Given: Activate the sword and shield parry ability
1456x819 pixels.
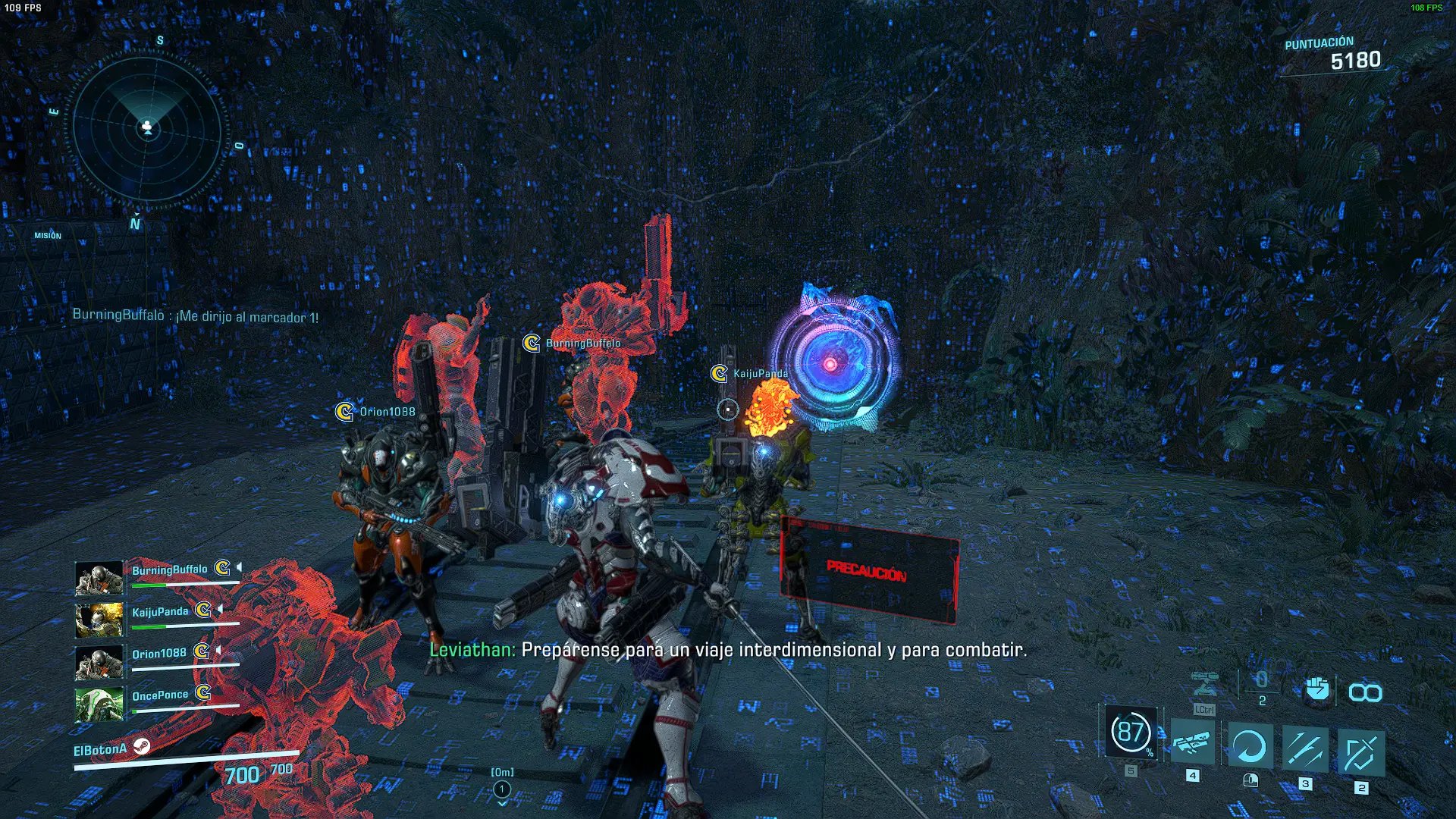Looking at the screenshot, I should (1360, 752).
